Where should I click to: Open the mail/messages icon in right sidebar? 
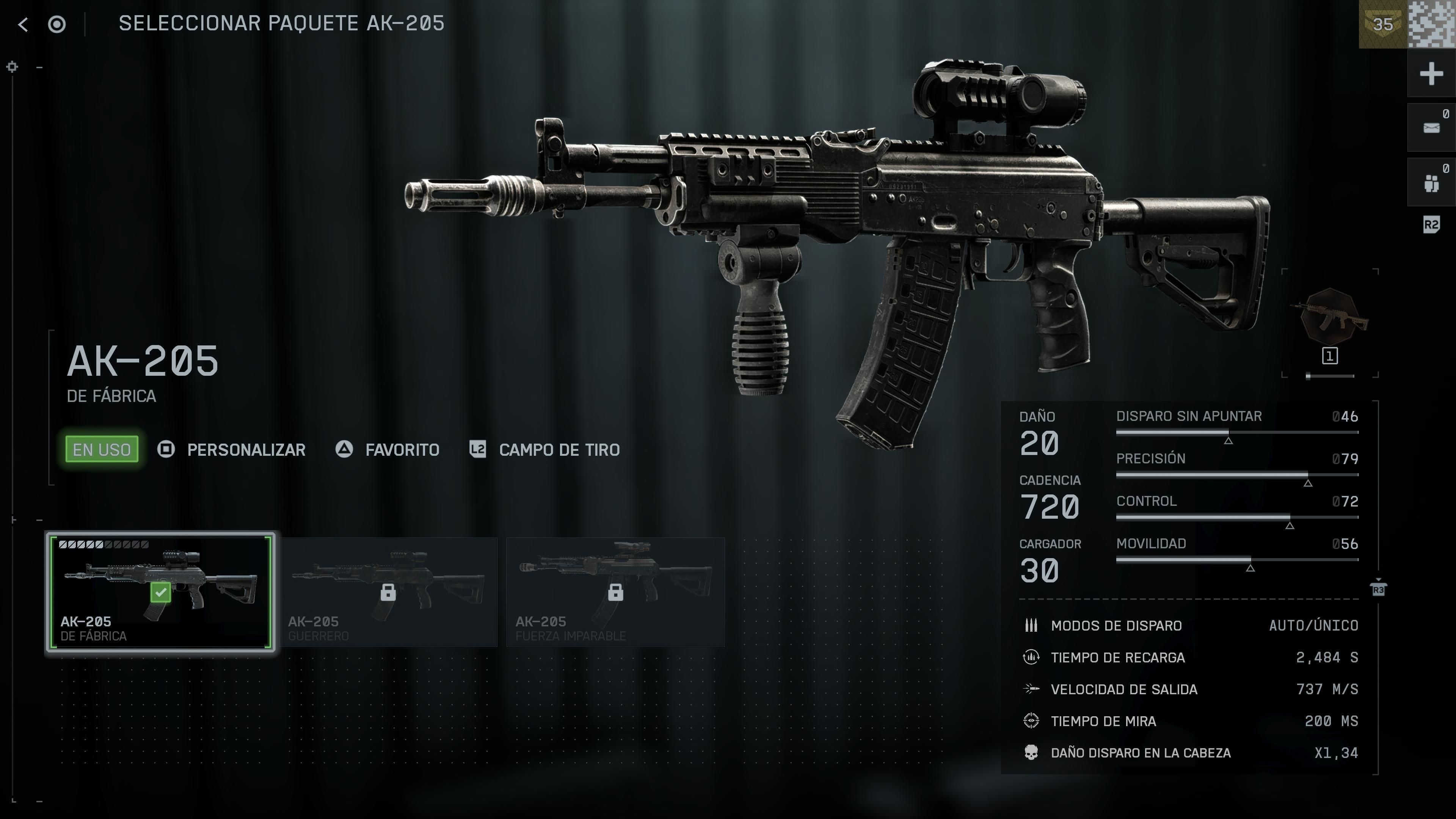1431,127
